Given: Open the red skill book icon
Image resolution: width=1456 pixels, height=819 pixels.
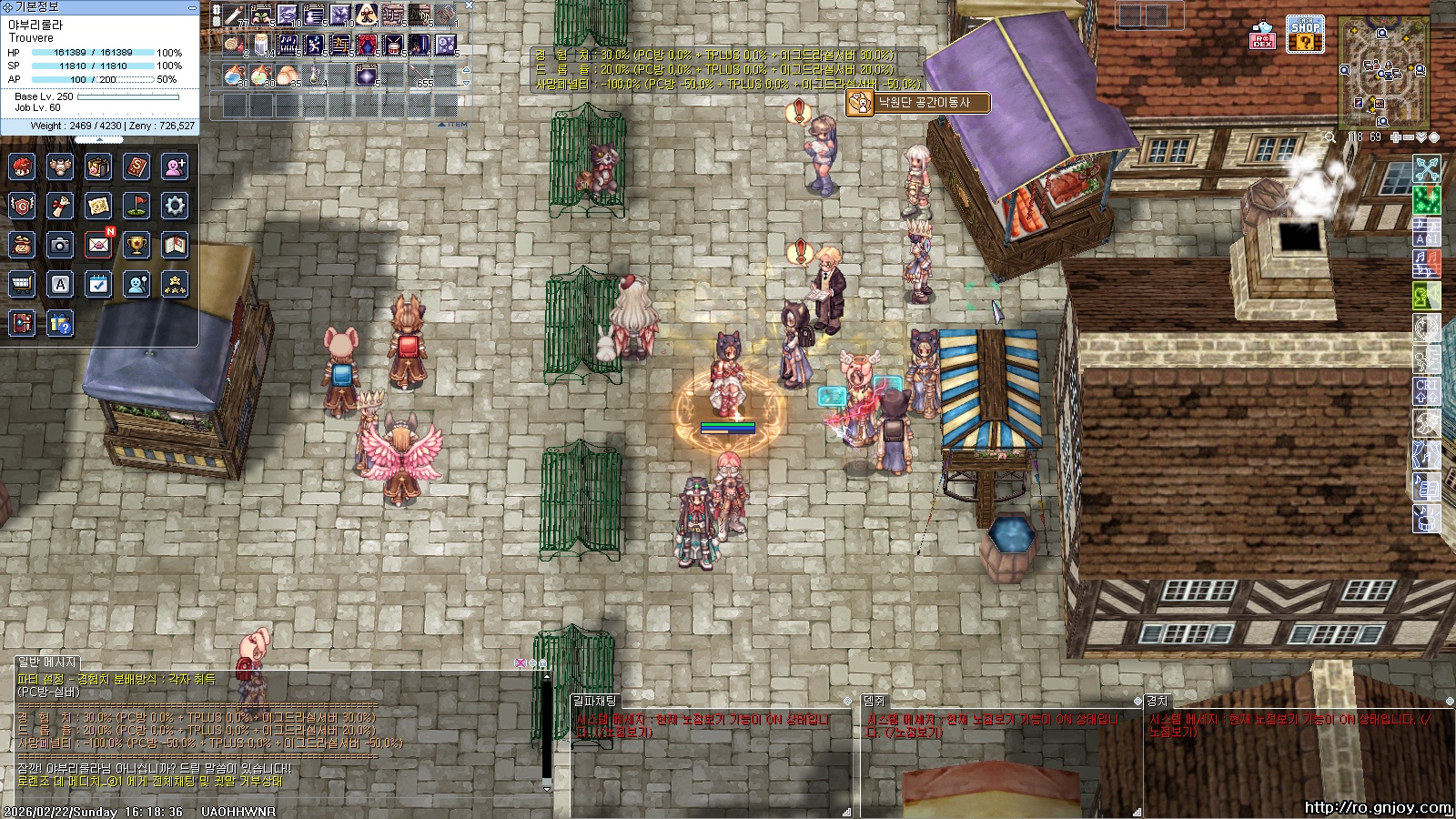Looking at the screenshot, I should 136,167.
